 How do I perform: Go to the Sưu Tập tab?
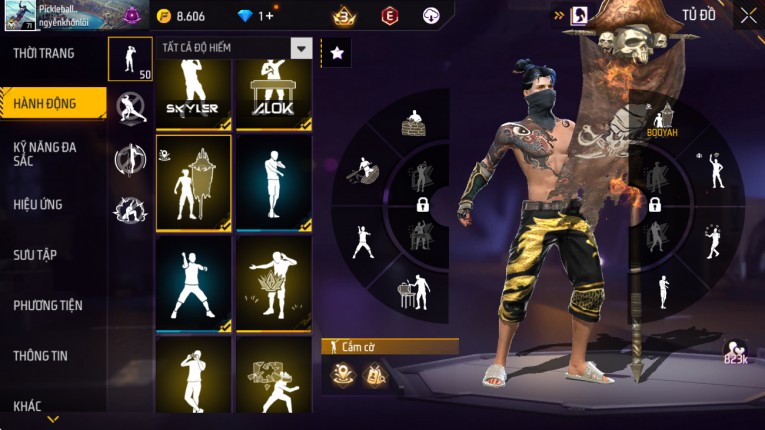coord(34,255)
